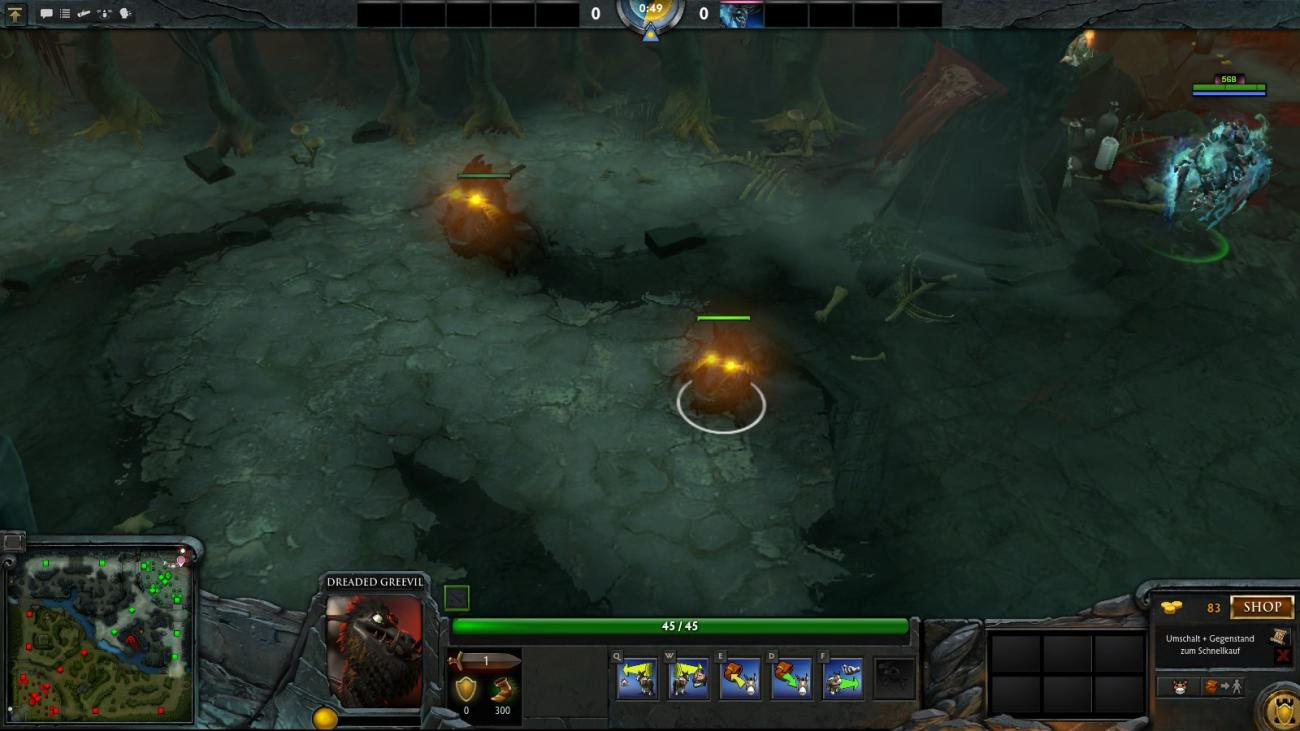Screen dimensions: 1300x731
Task: Activate the W courier ability
Action: [x=688, y=678]
